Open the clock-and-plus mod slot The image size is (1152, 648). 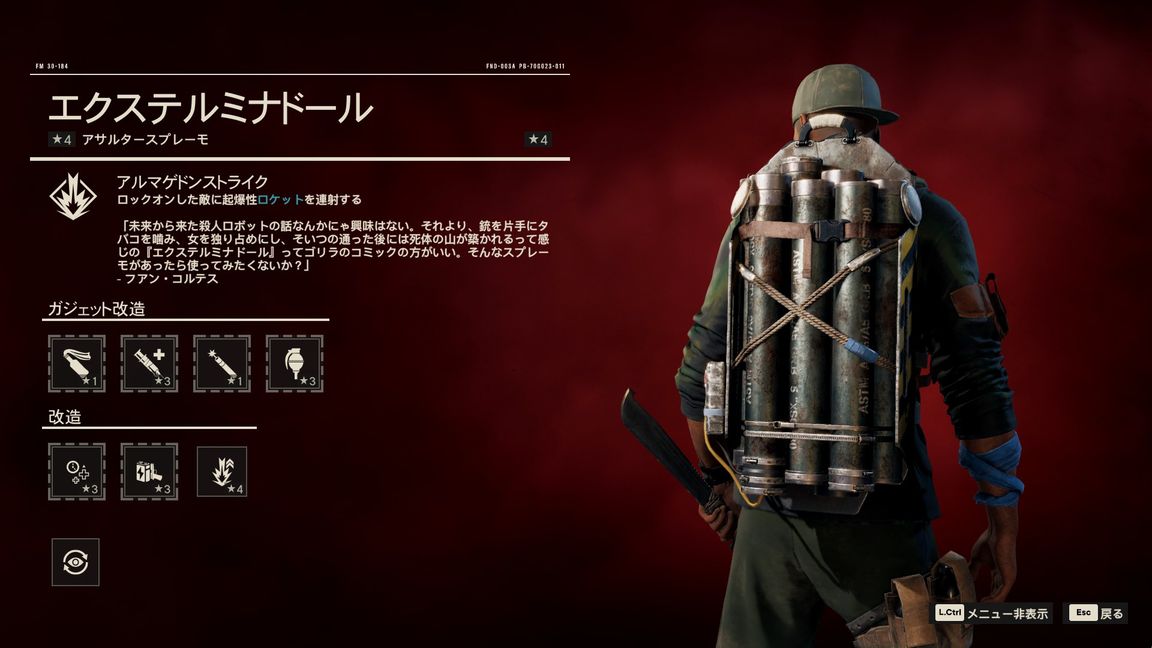click(77, 471)
